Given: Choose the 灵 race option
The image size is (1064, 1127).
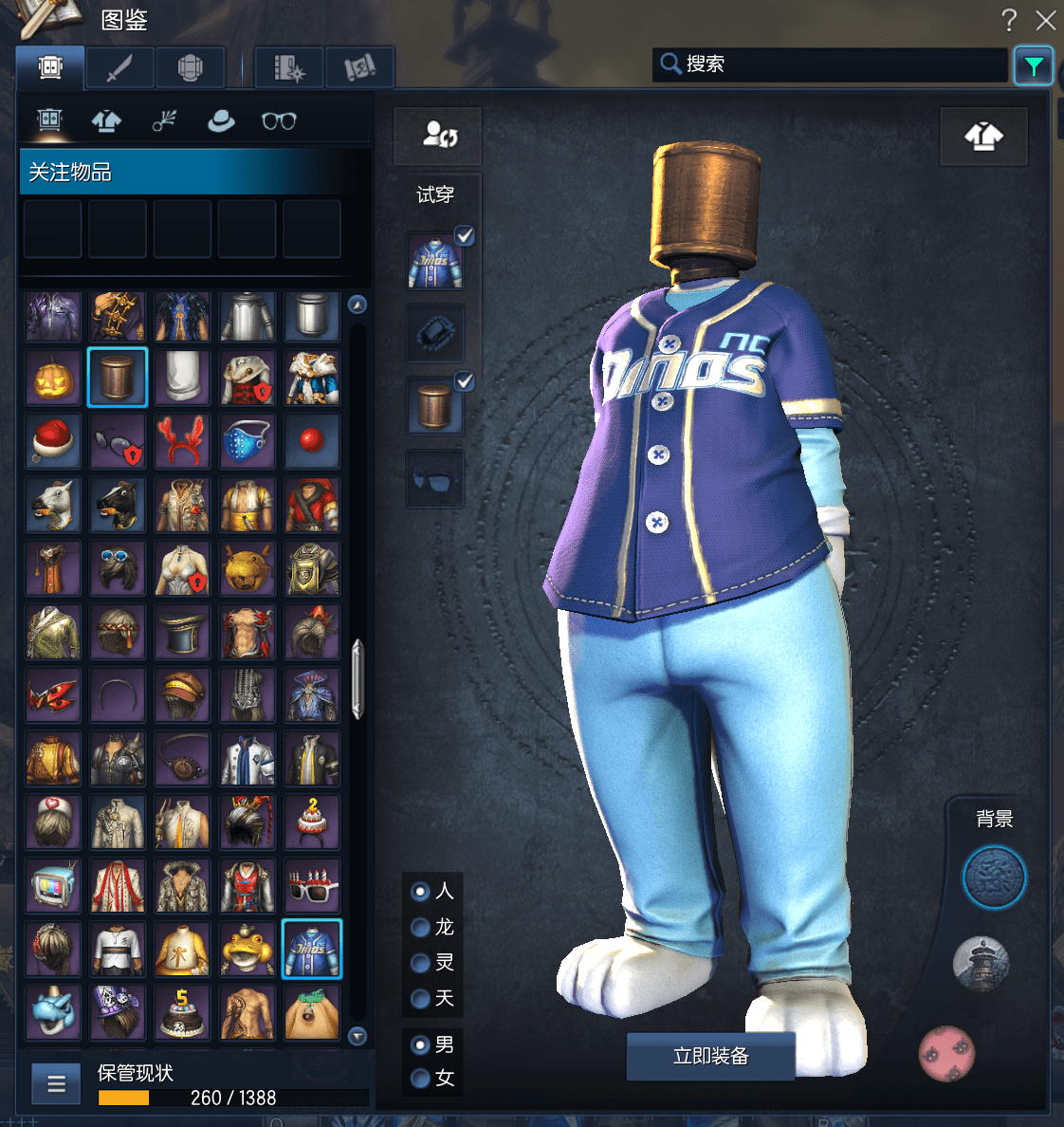Looking at the screenshot, I should coord(421,963).
